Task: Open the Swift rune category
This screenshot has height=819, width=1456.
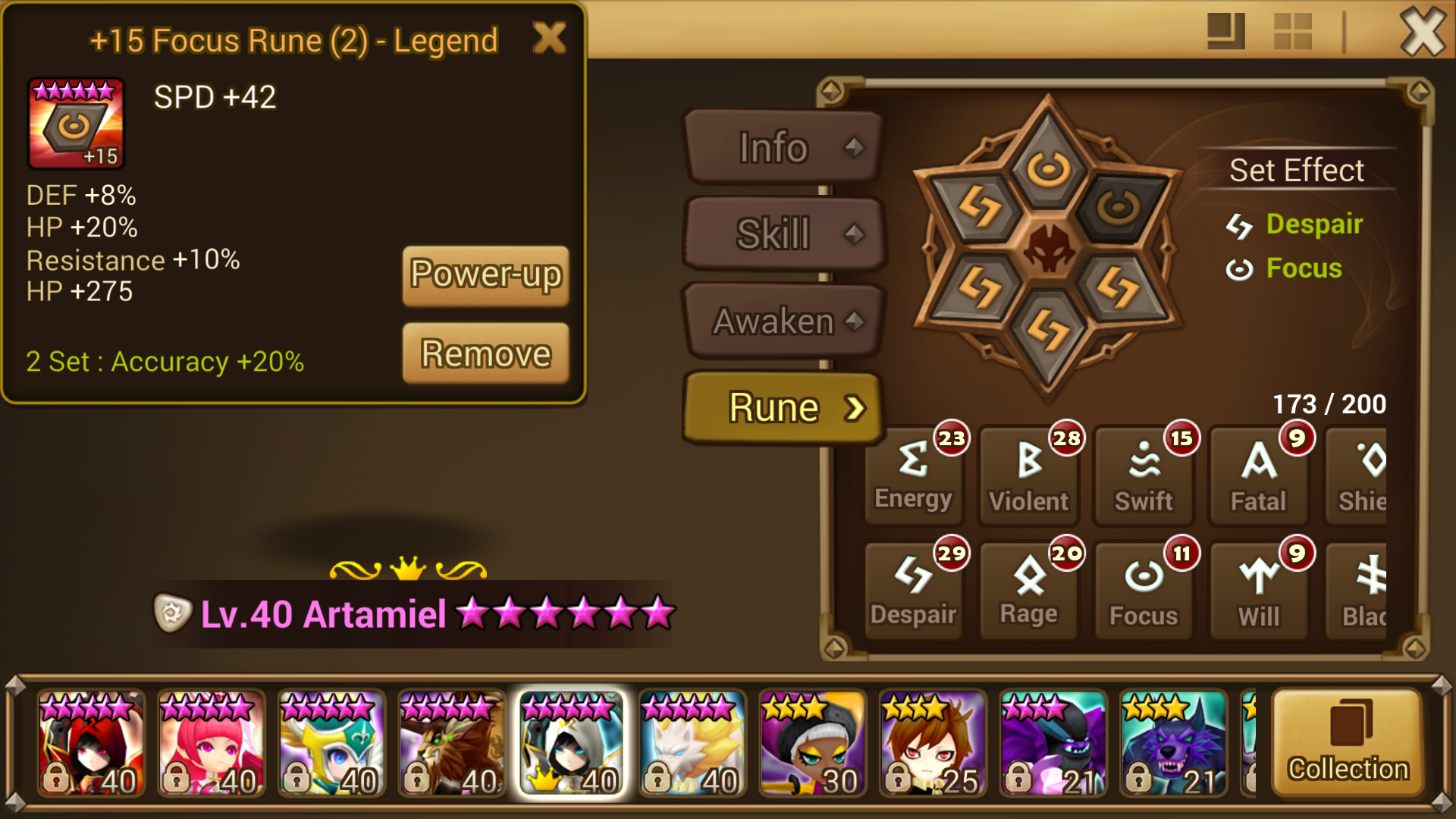Action: point(1144,470)
